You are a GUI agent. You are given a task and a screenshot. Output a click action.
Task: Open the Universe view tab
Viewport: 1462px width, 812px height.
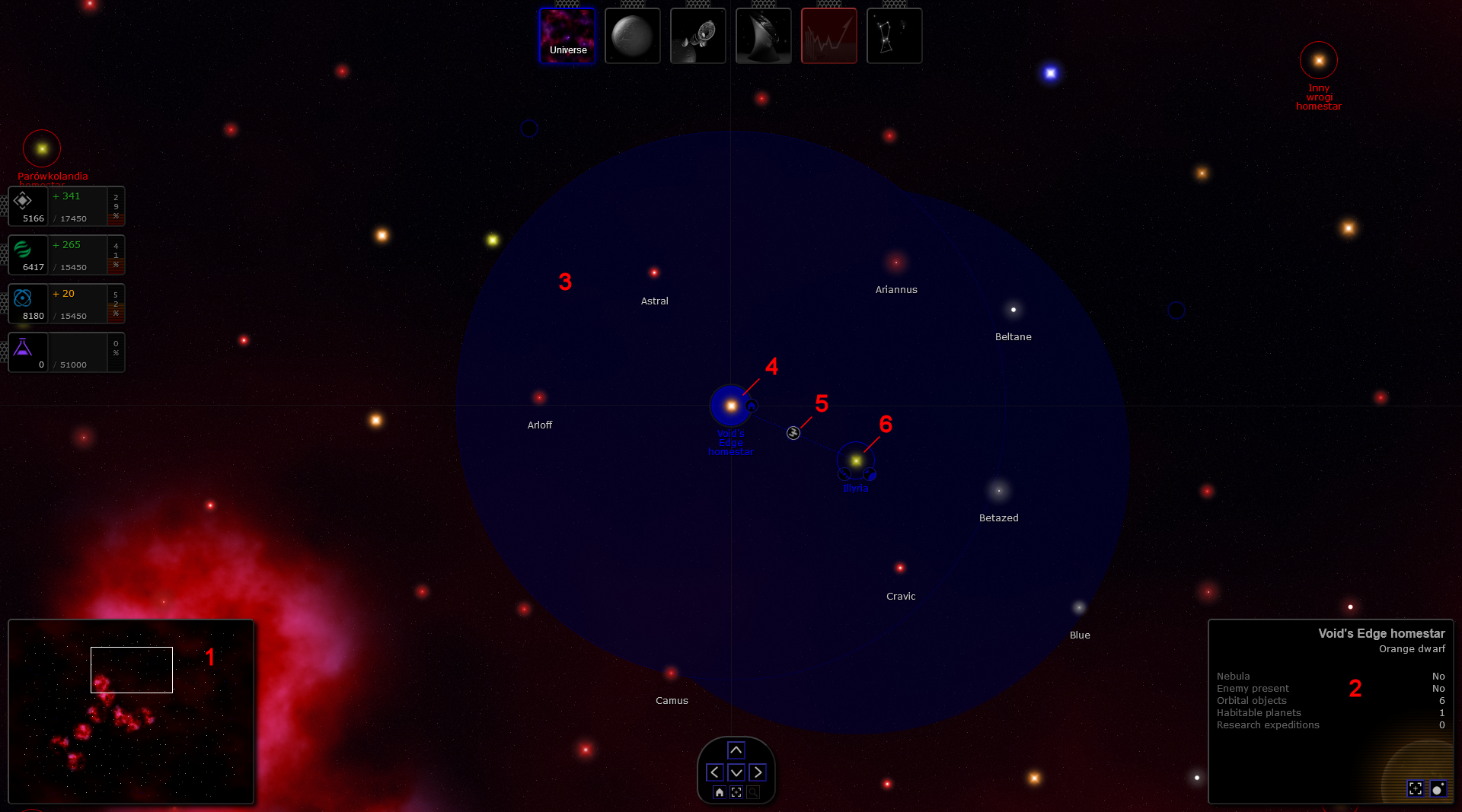[567, 36]
